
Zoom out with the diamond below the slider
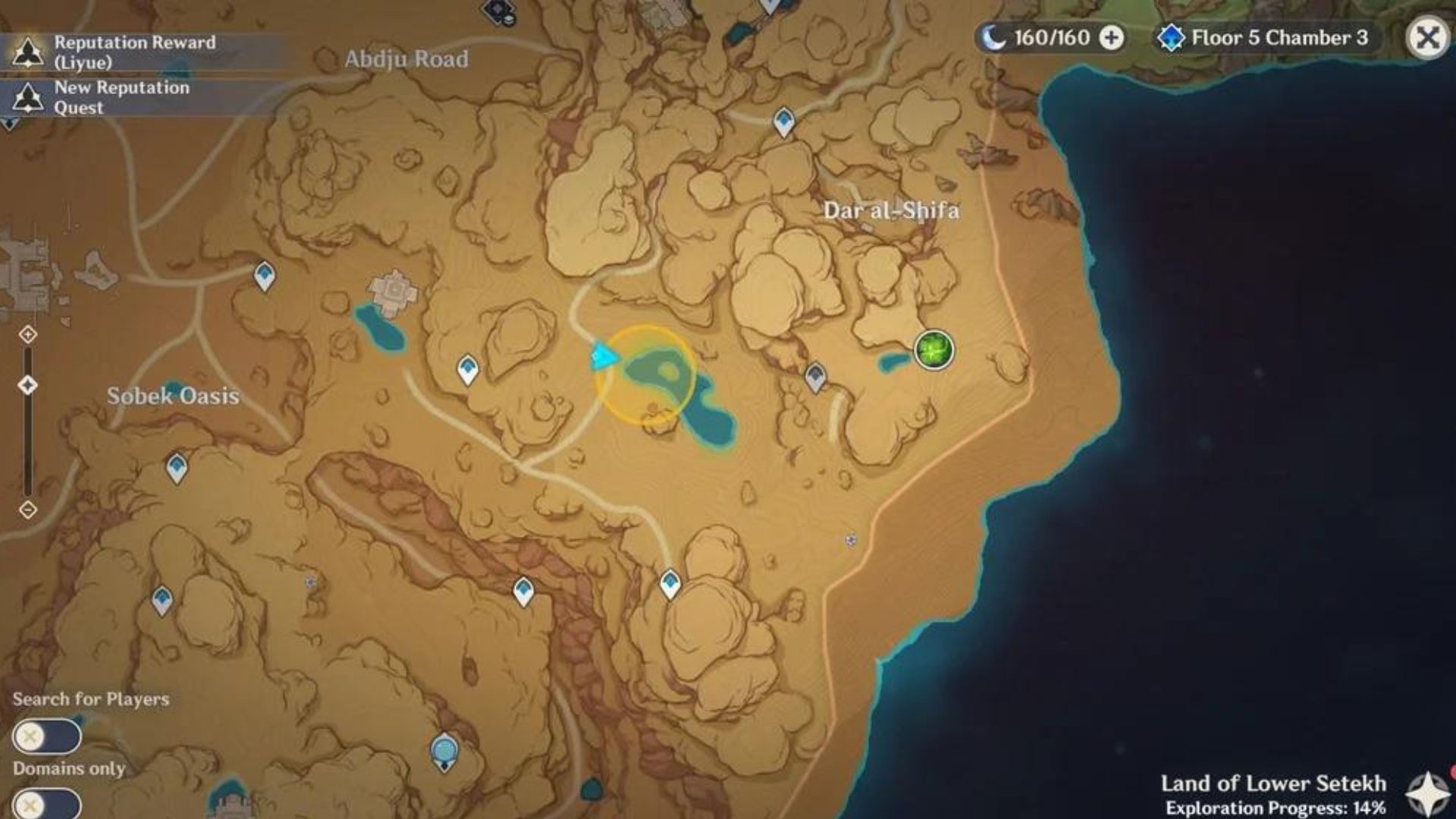(29, 510)
